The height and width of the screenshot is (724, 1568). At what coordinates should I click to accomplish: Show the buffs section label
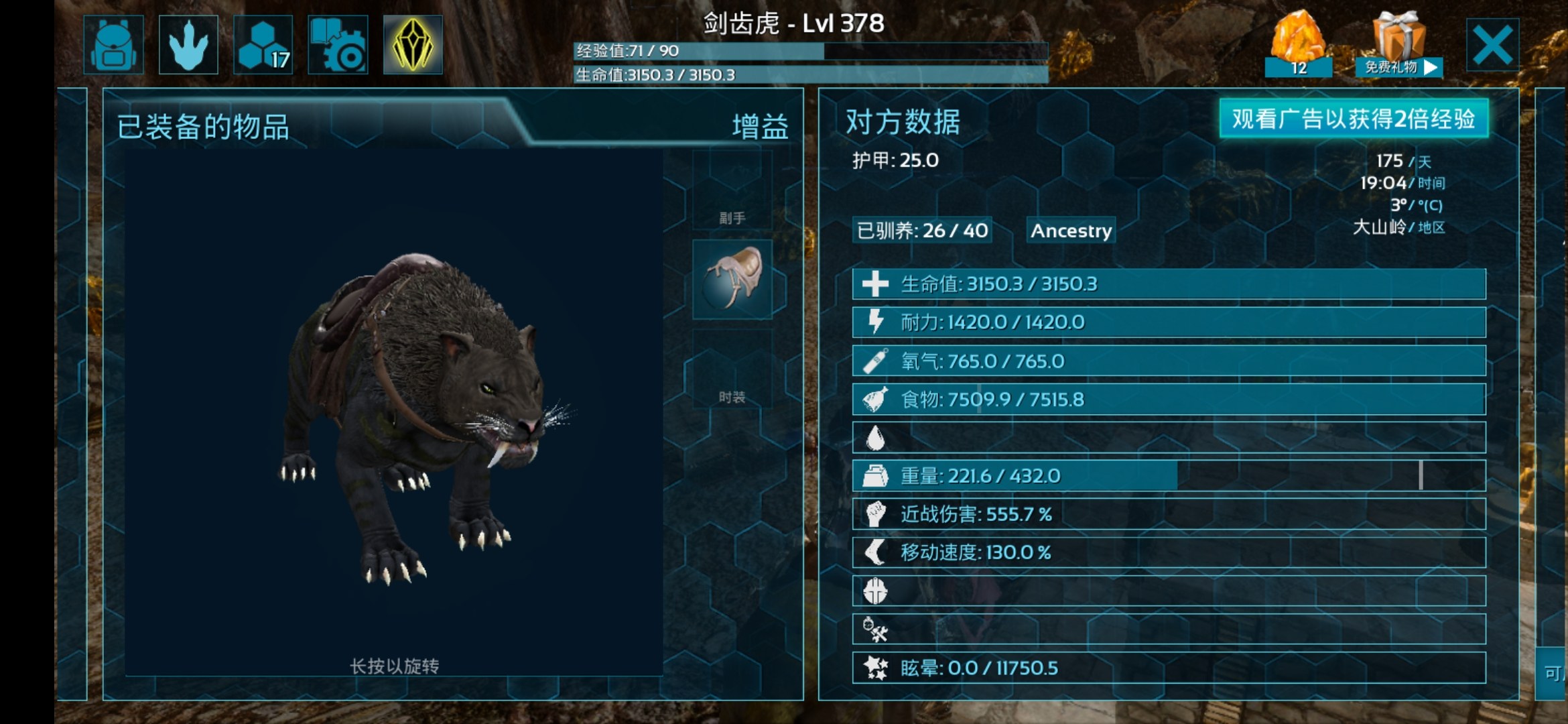coord(760,127)
